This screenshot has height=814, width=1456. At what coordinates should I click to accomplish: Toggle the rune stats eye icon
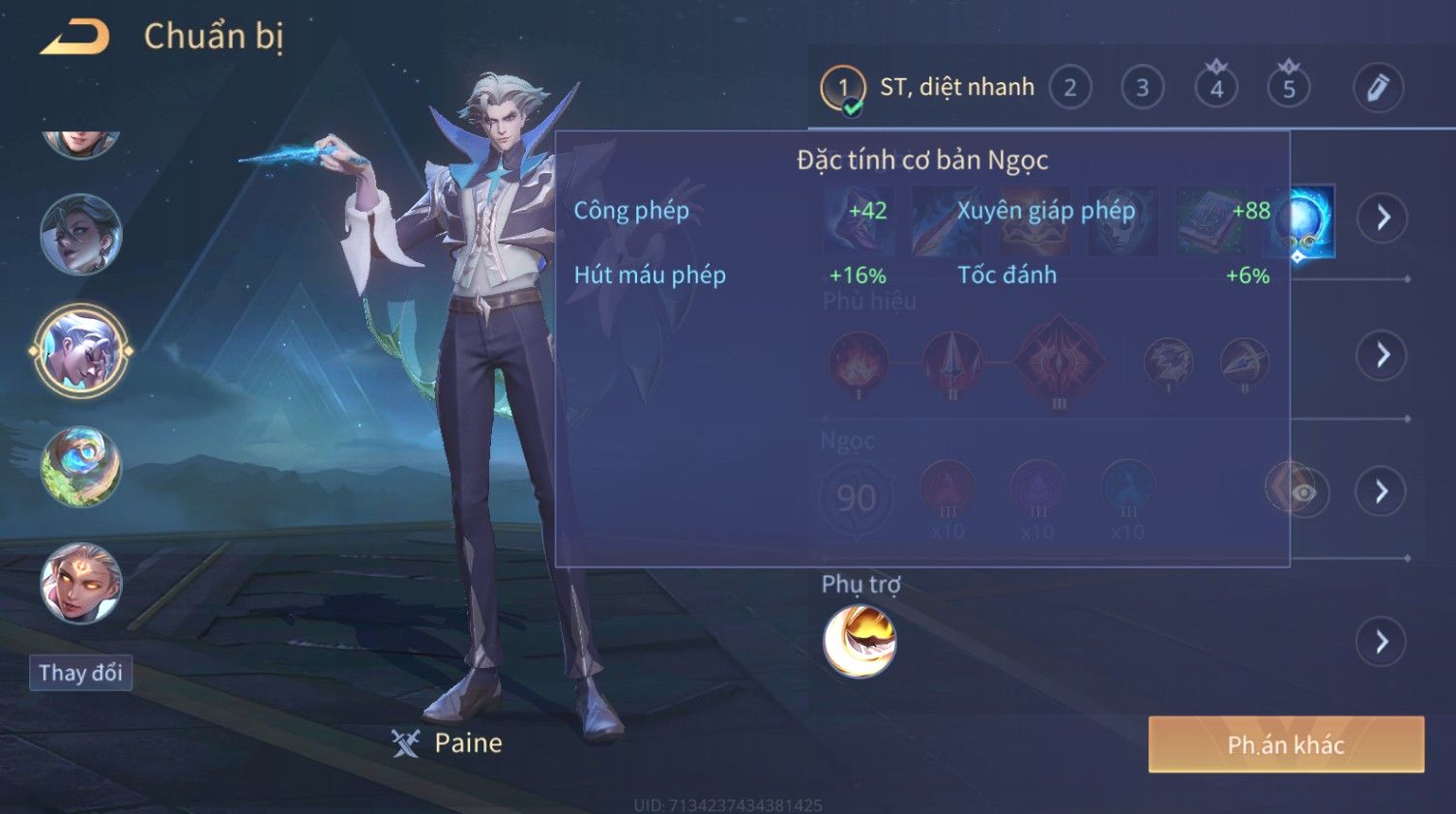1303,493
